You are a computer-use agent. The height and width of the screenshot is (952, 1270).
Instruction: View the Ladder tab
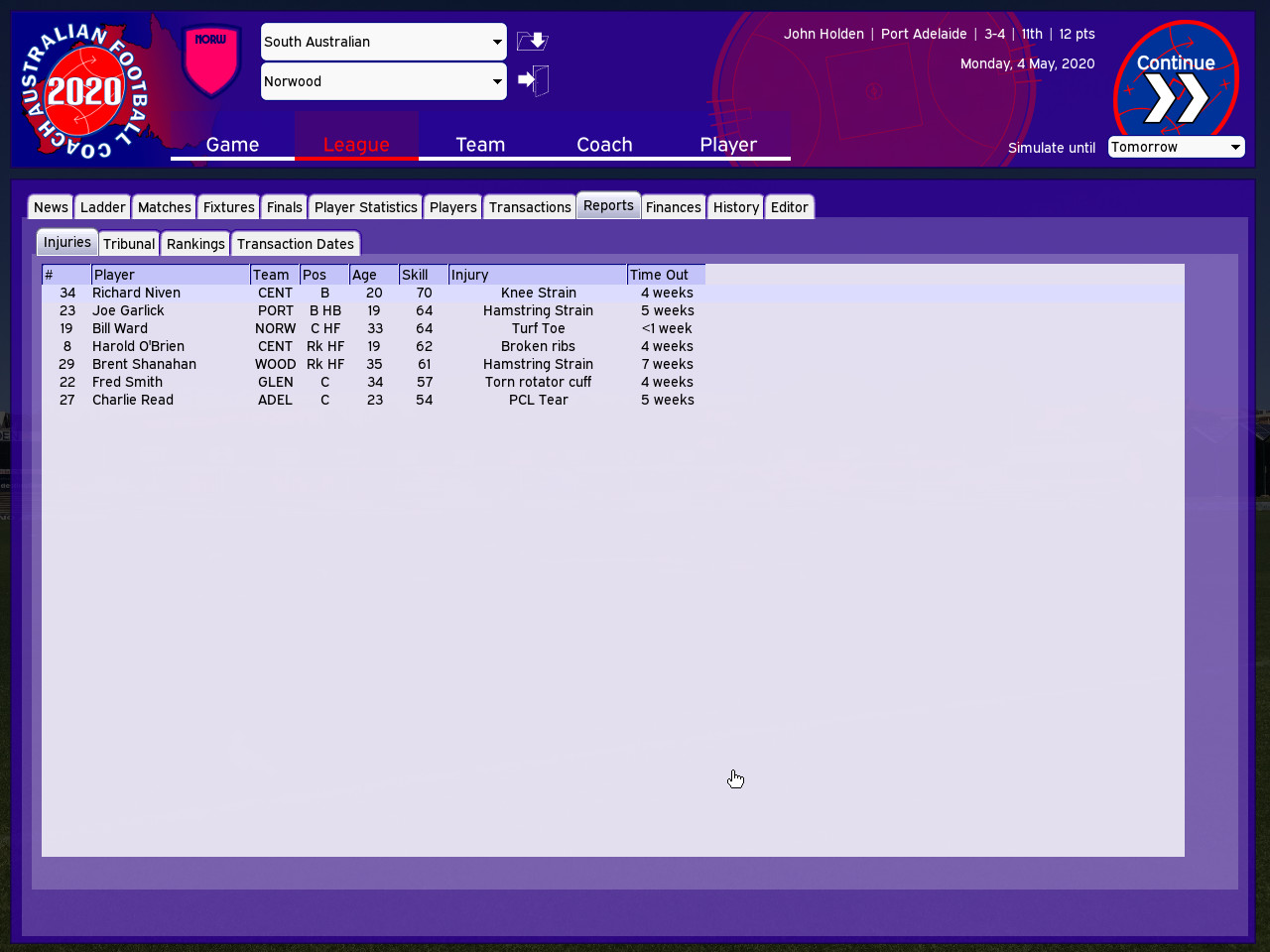tap(102, 206)
